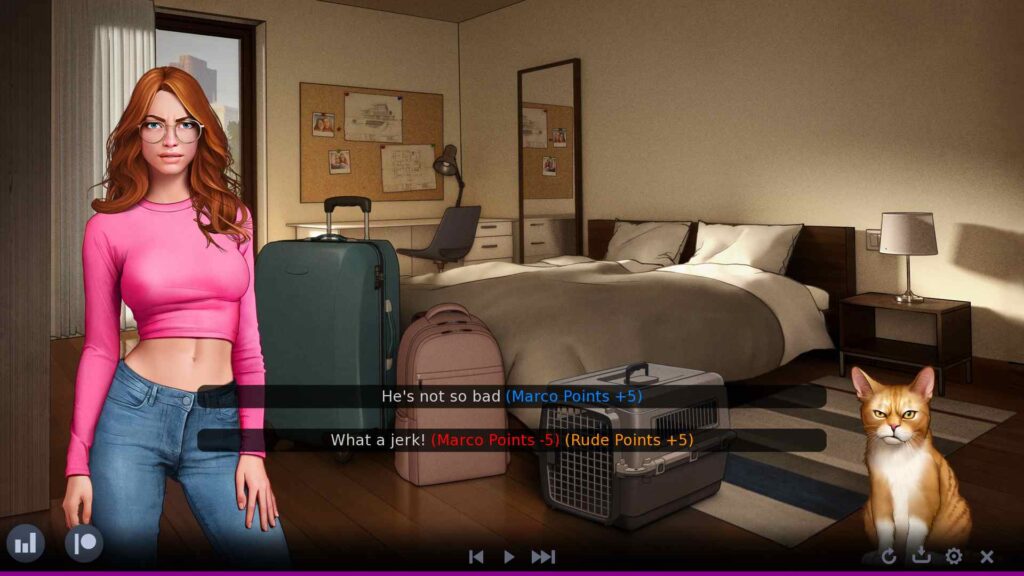
Task: Click the circular arrow reload icon
Action: (x=889, y=557)
